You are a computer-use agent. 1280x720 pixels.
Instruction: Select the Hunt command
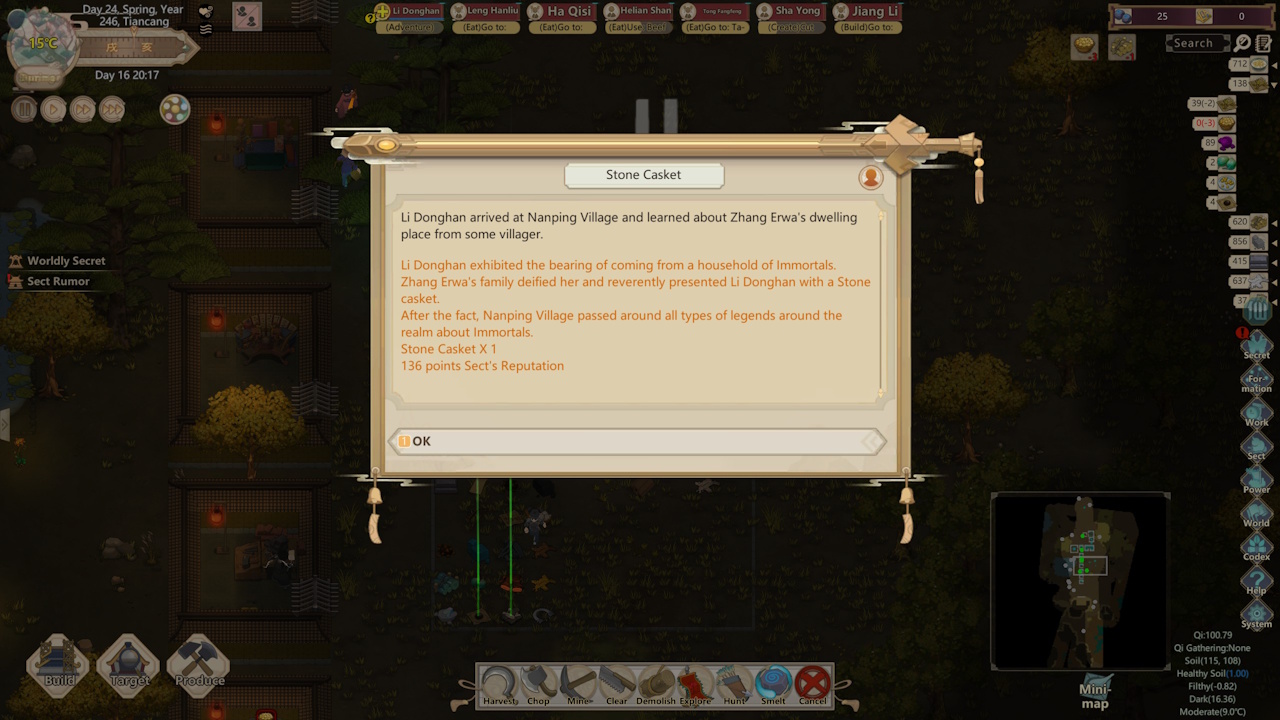coord(734,684)
